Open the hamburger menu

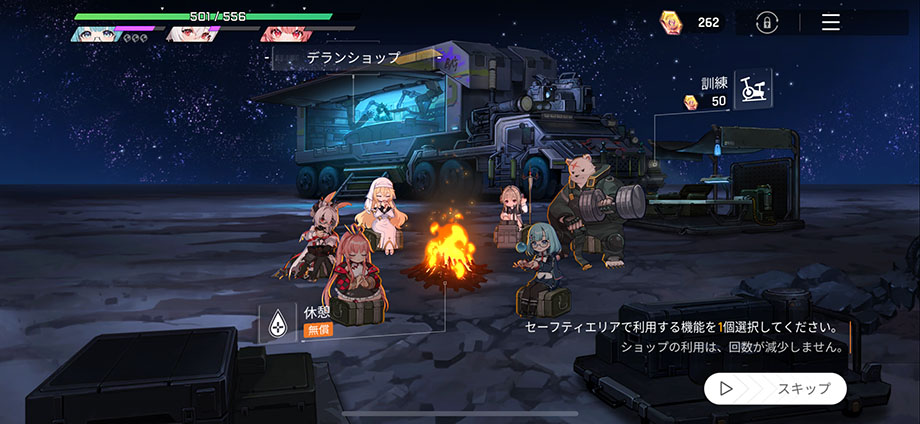pyautogui.click(x=831, y=22)
